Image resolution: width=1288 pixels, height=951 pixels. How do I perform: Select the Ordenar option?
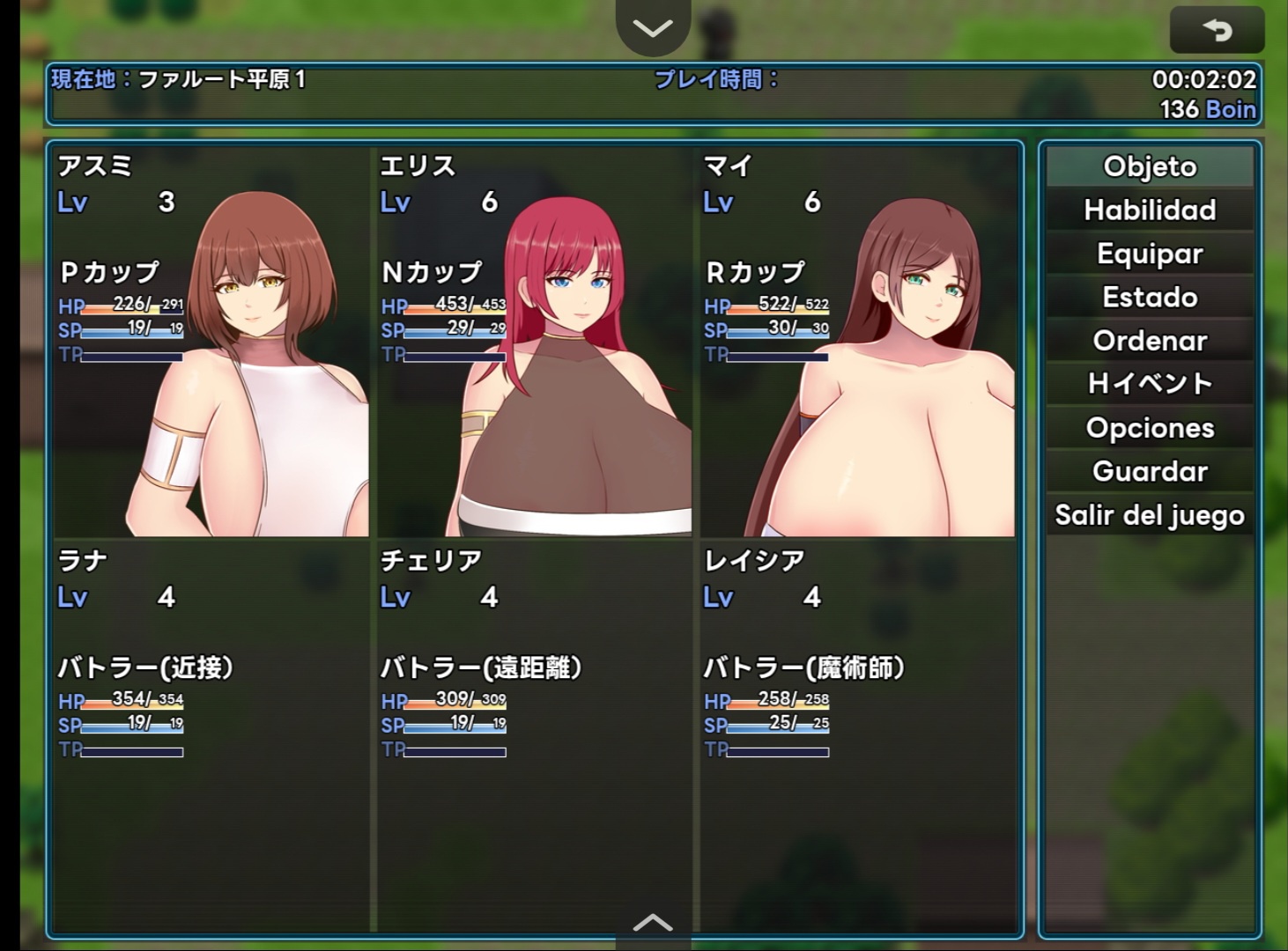click(x=1150, y=341)
